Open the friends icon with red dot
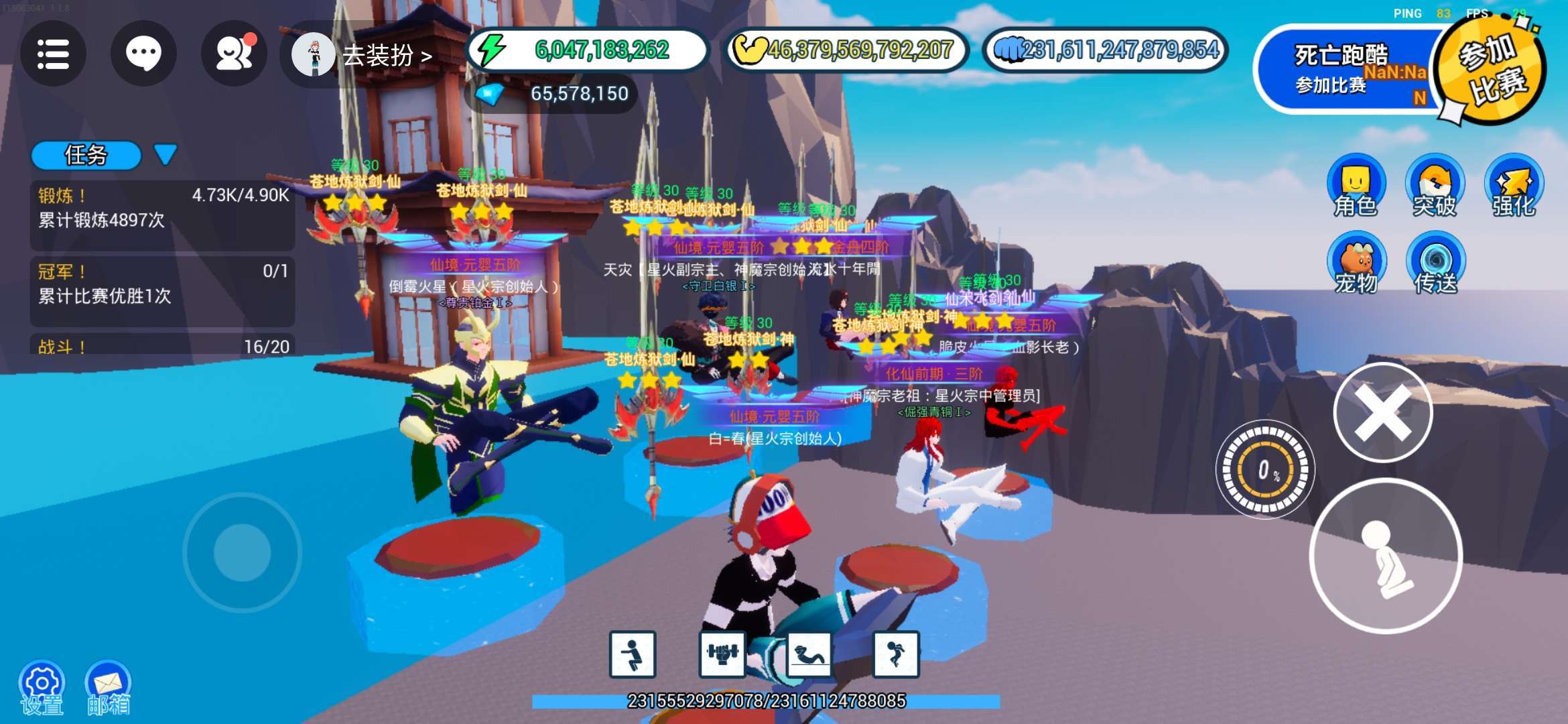Screen dimensions: 1568x724 coord(234,54)
